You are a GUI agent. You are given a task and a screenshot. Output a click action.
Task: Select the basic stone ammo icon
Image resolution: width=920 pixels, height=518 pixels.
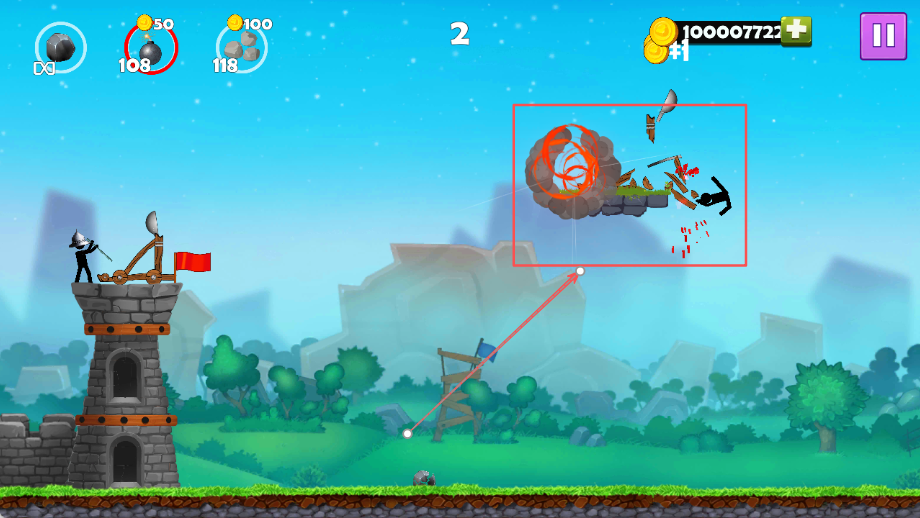point(60,46)
